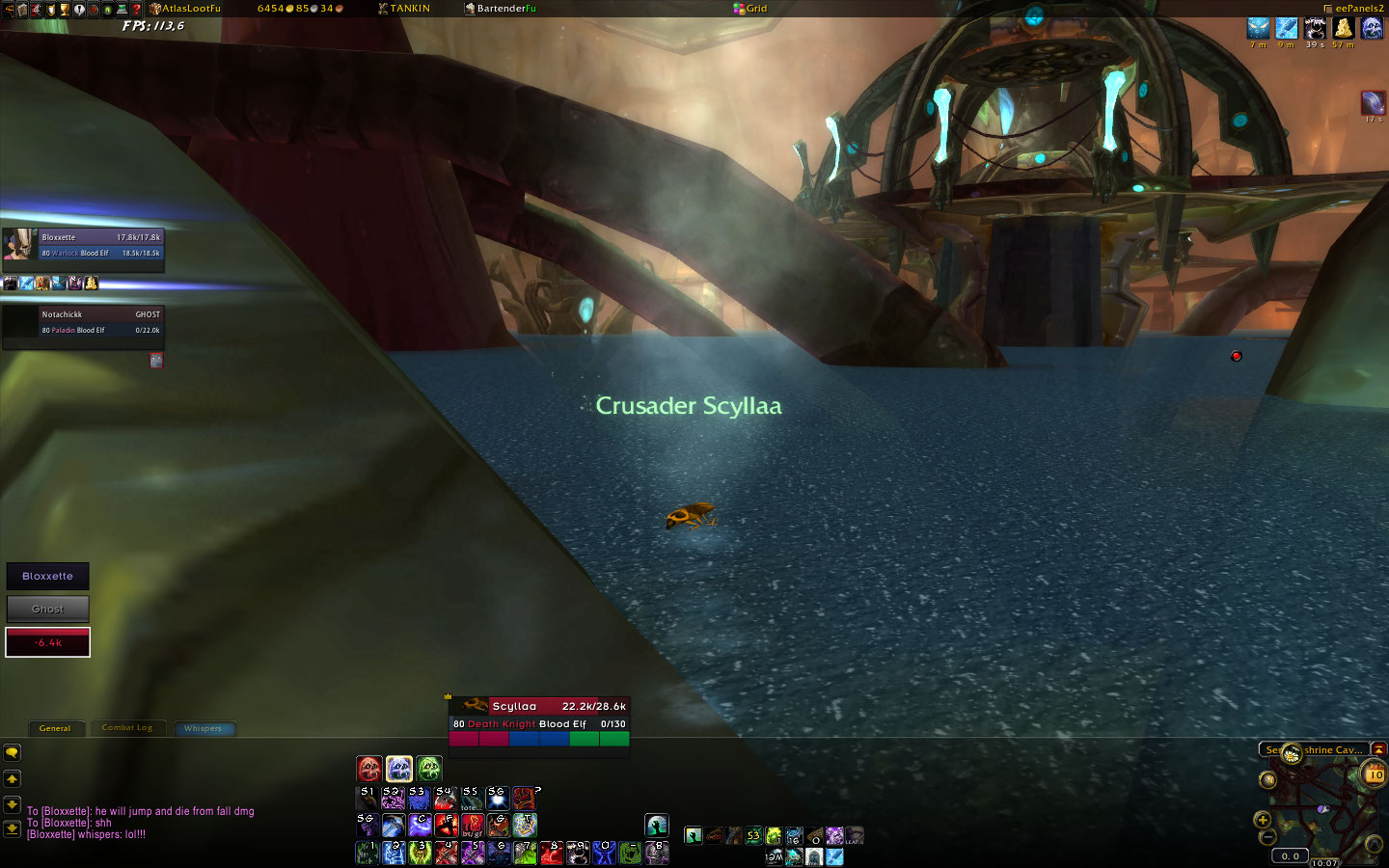Show the Whispers chat tab
The width and height of the screenshot is (1389, 868).
tap(203, 728)
